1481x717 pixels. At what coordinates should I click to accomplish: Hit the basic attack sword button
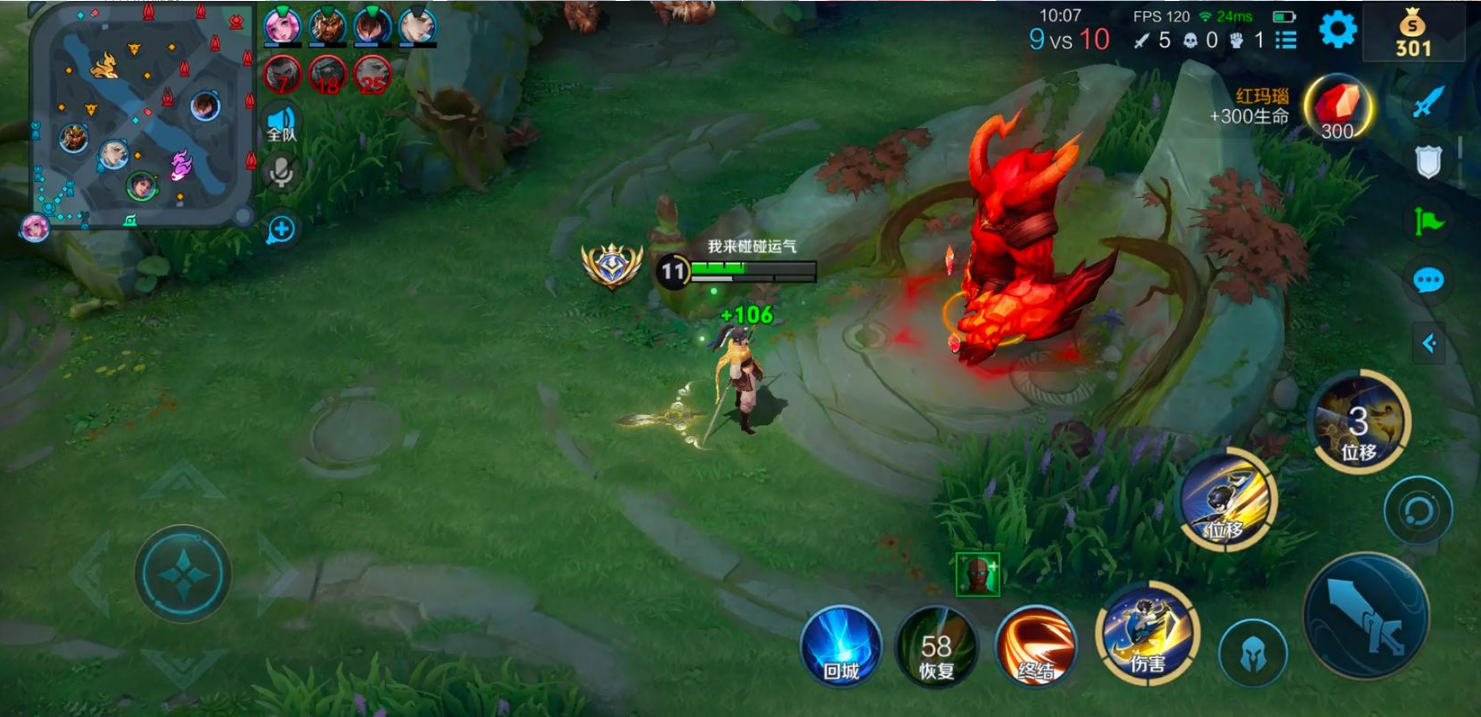(x=1366, y=614)
